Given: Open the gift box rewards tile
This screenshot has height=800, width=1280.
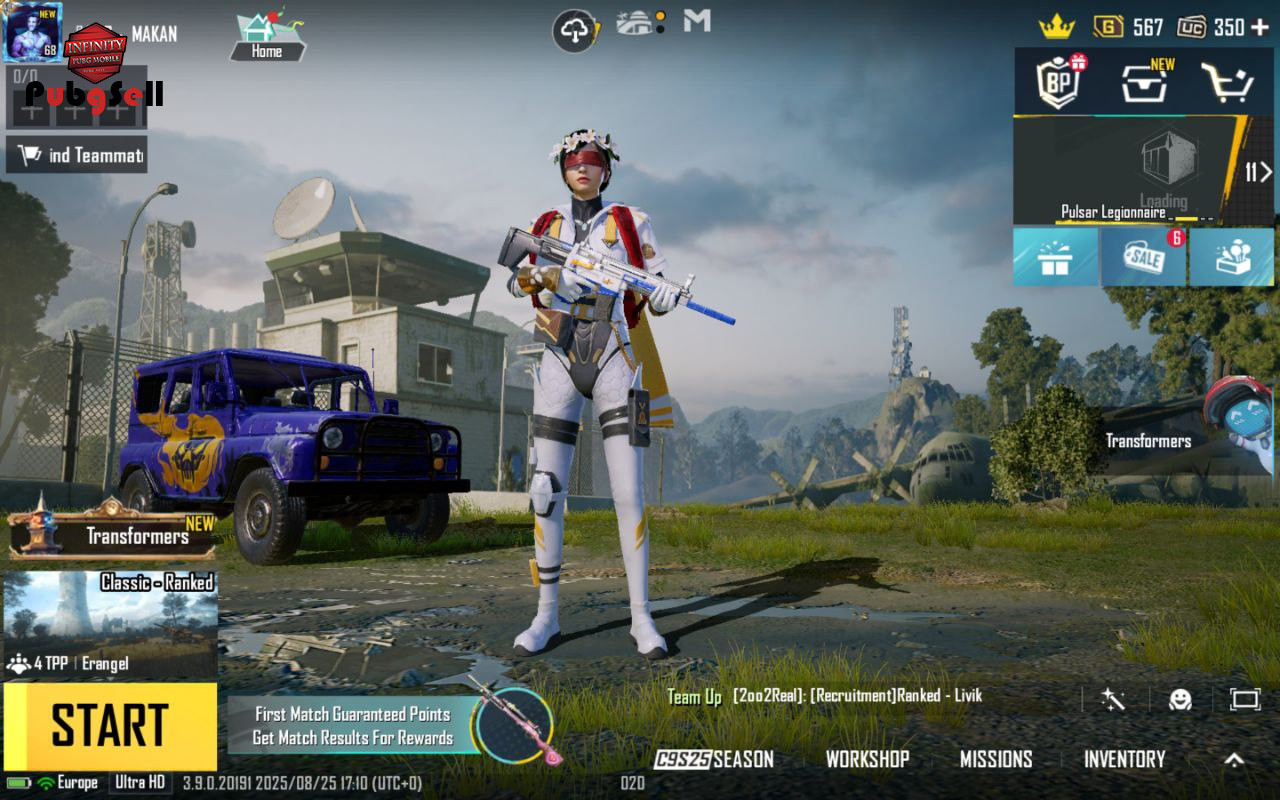Looking at the screenshot, I should pyautogui.click(x=1054, y=258).
